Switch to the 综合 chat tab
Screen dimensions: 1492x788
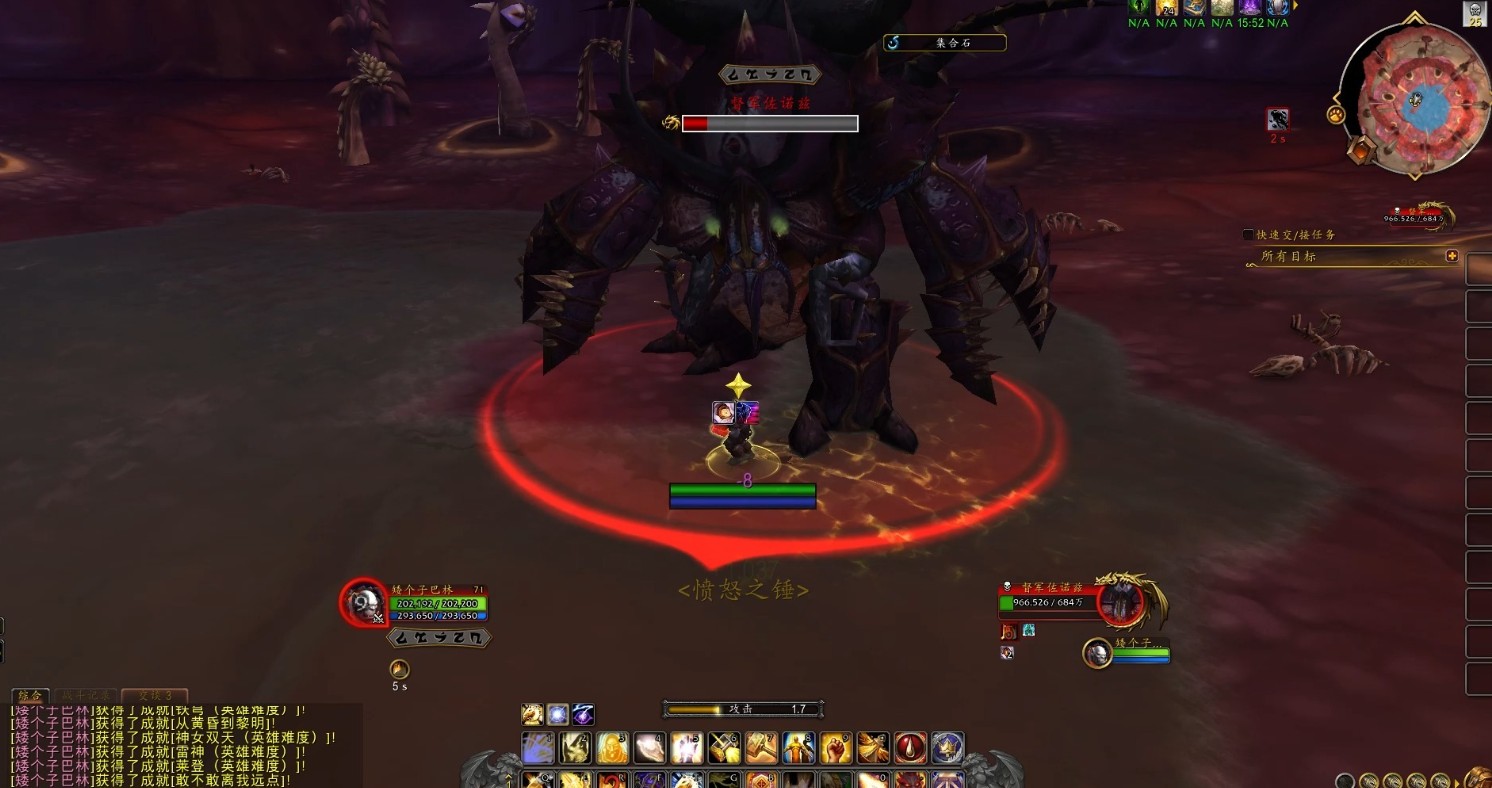(x=30, y=695)
